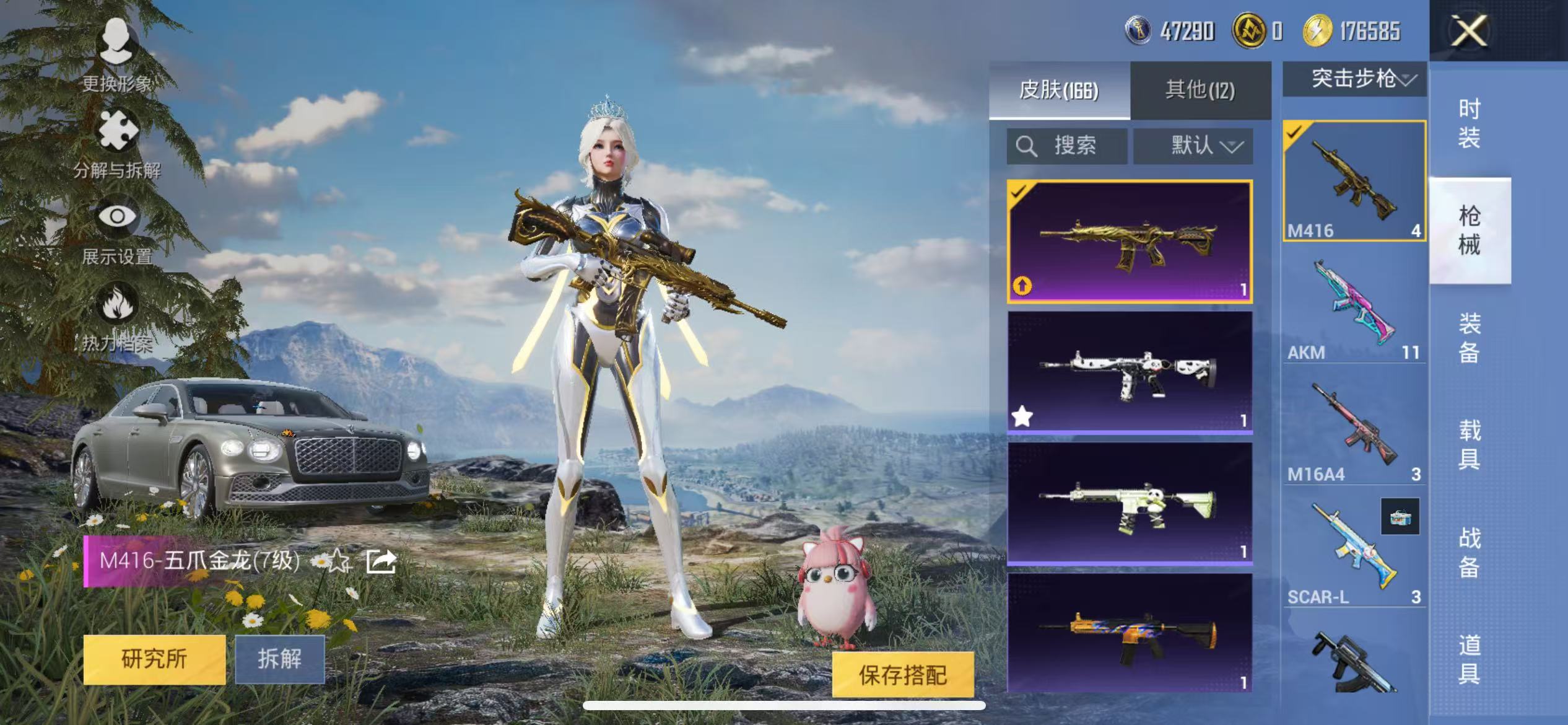This screenshot has height=725, width=1568.
Task: Open the 突击步枪 weapon type dropdown
Action: click(1355, 79)
